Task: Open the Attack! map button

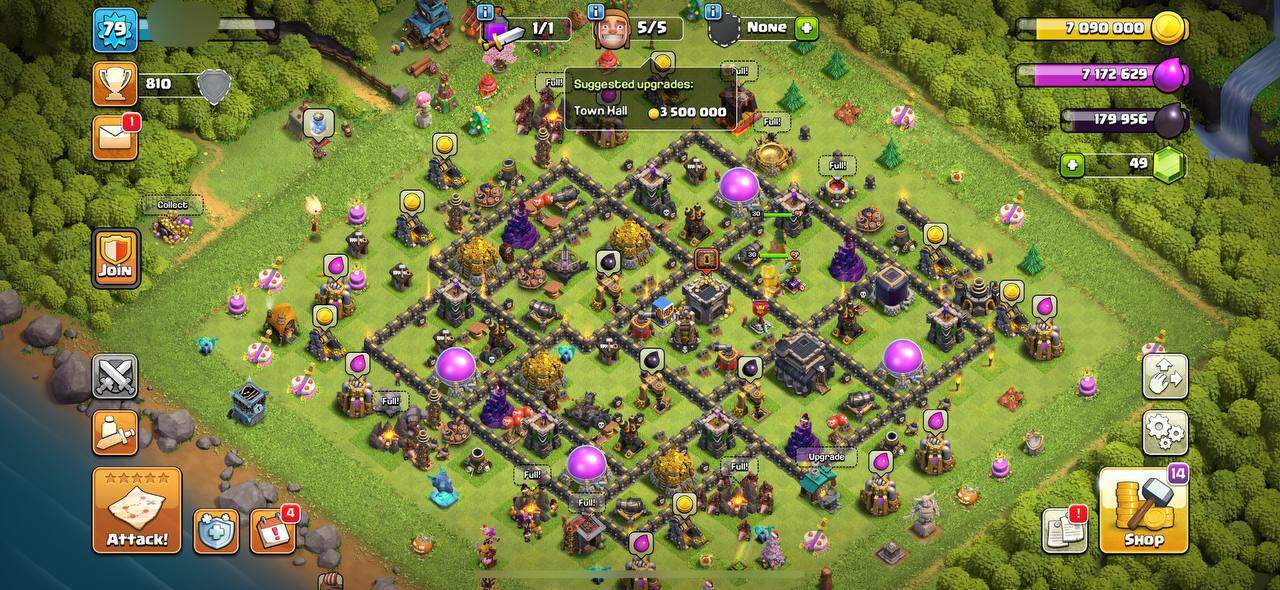Action: point(137,509)
